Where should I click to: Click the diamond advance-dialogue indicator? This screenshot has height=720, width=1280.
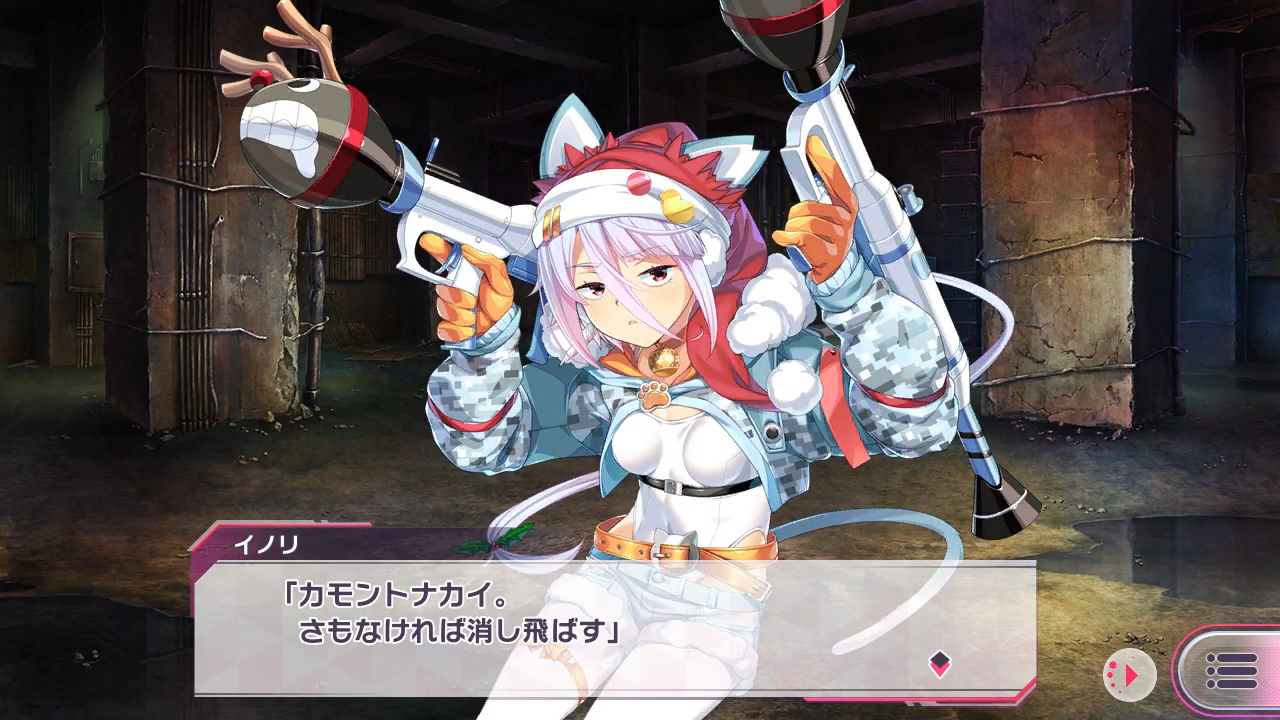(939, 663)
